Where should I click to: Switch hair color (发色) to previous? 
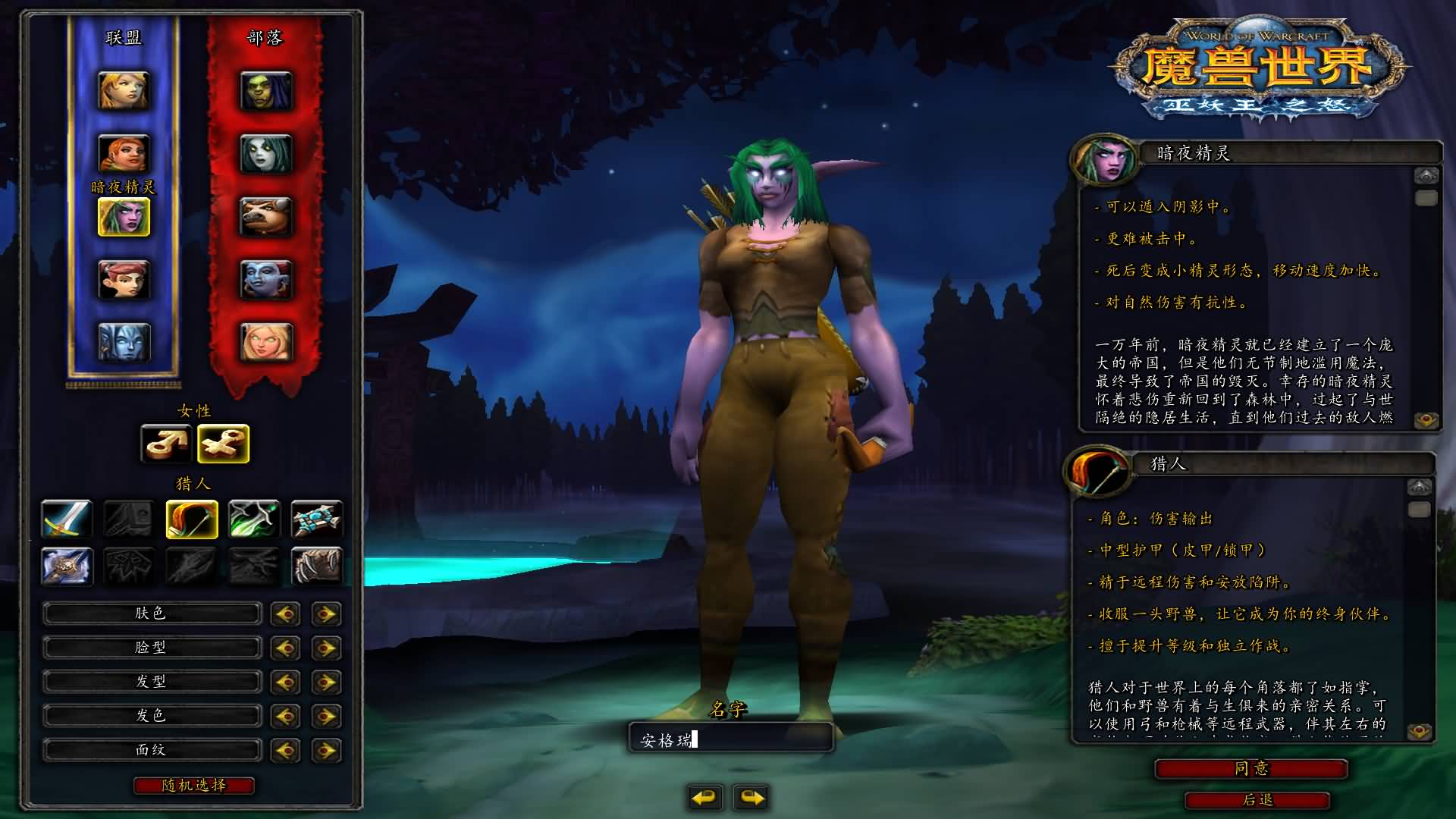pos(285,716)
